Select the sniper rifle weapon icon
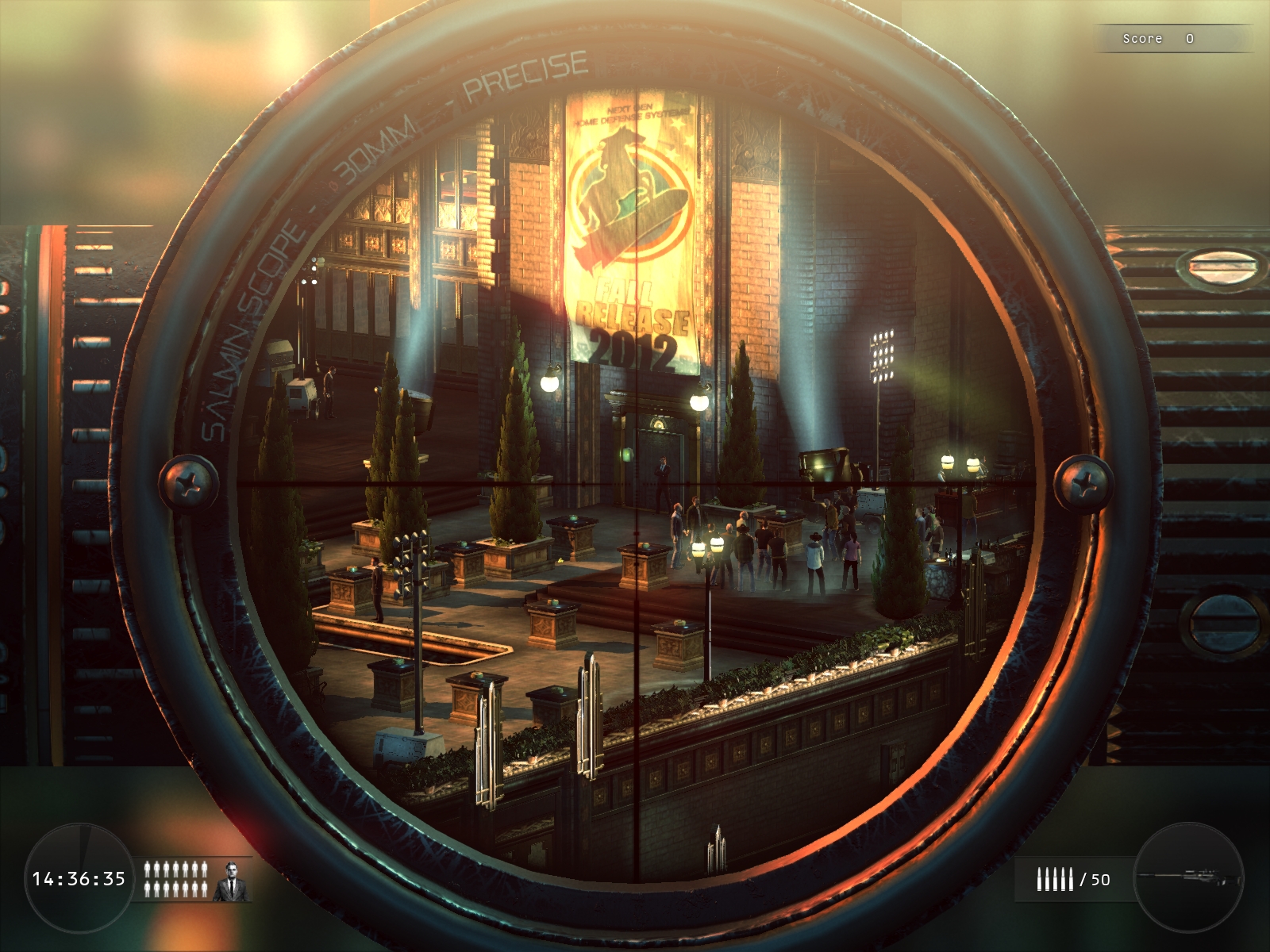The width and height of the screenshot is (1270, 952). pos(1187,877)
